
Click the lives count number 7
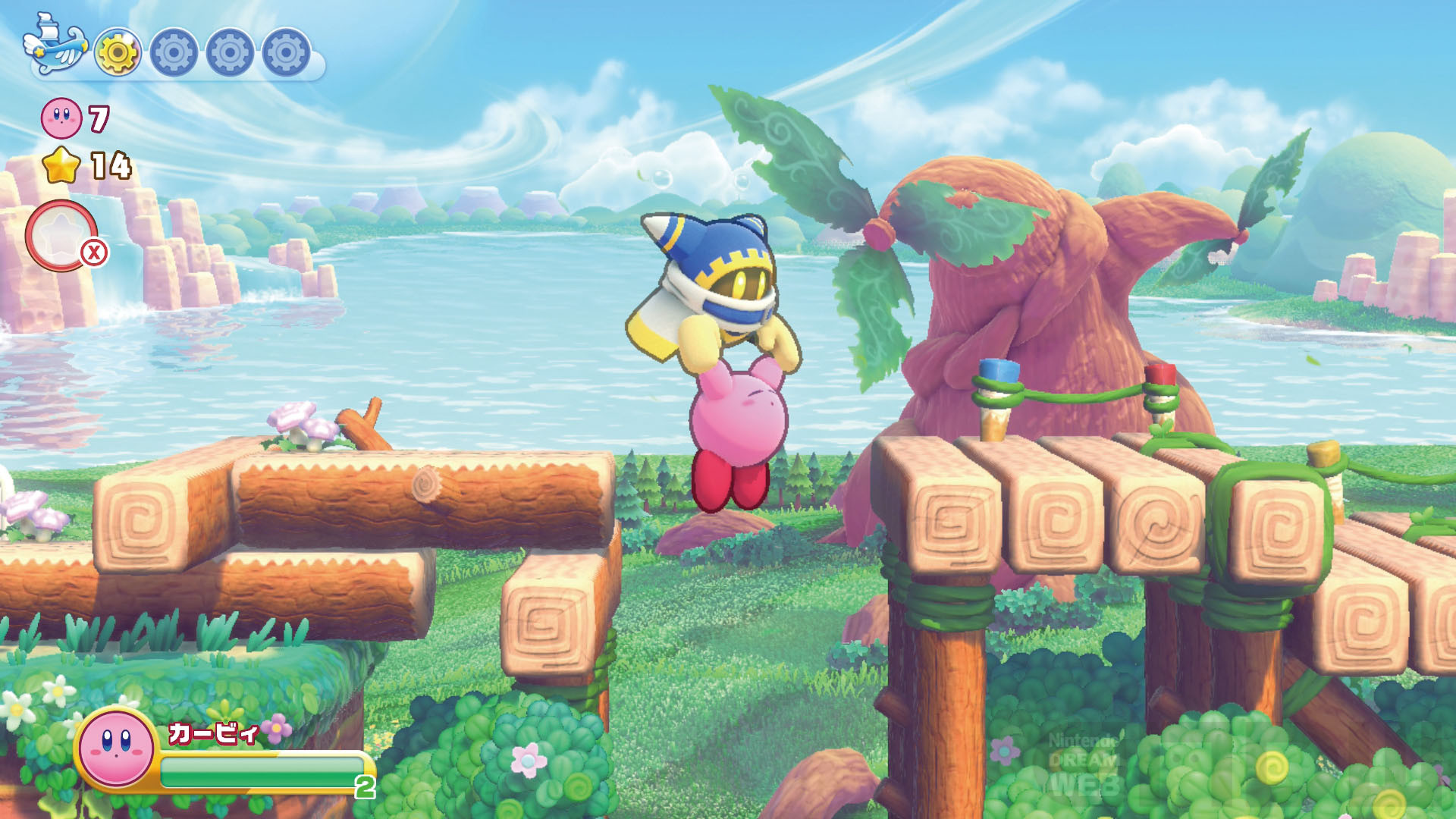(101, 118)
